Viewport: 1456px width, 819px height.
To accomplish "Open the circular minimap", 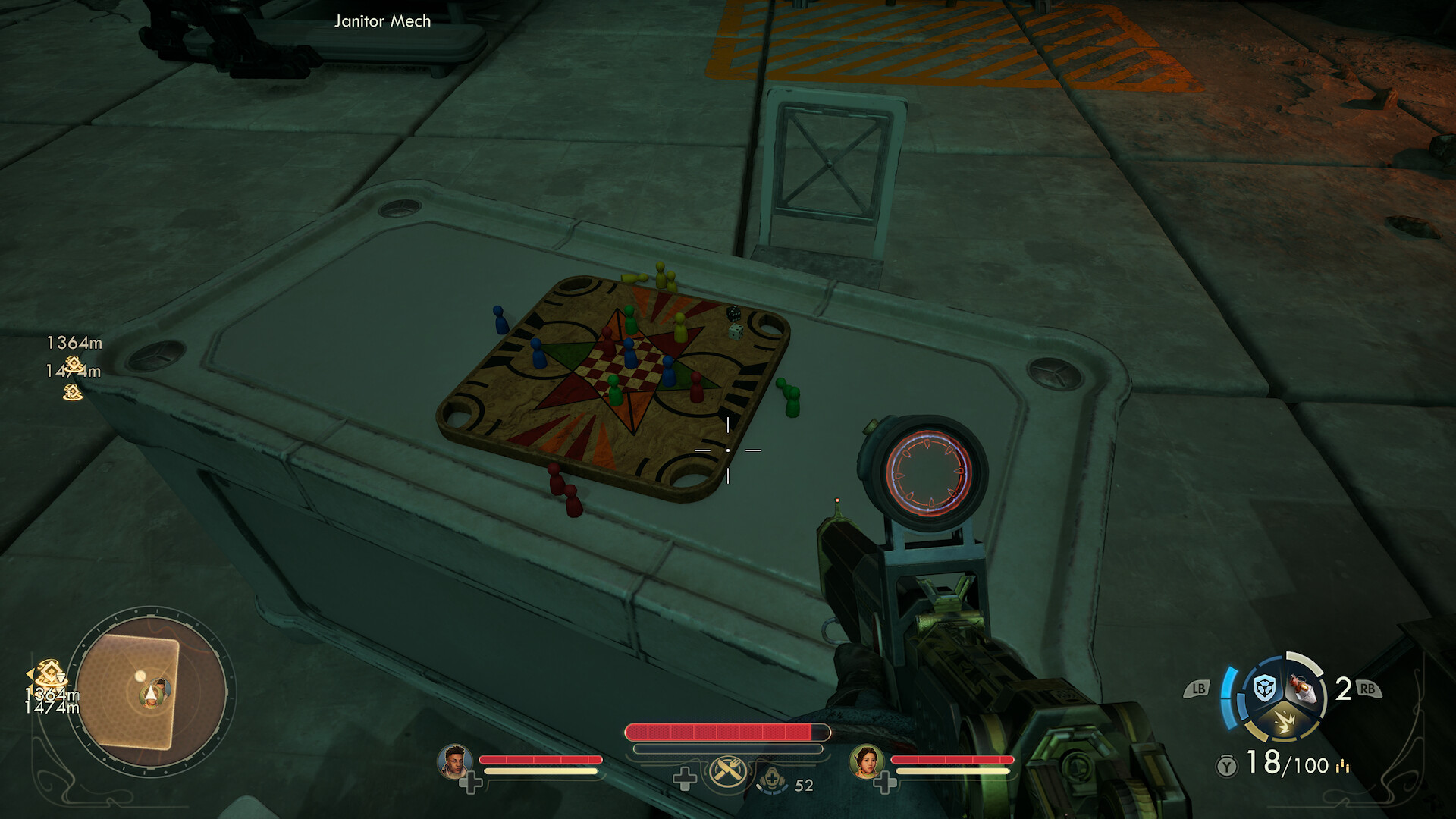I will tap(152, 692).
